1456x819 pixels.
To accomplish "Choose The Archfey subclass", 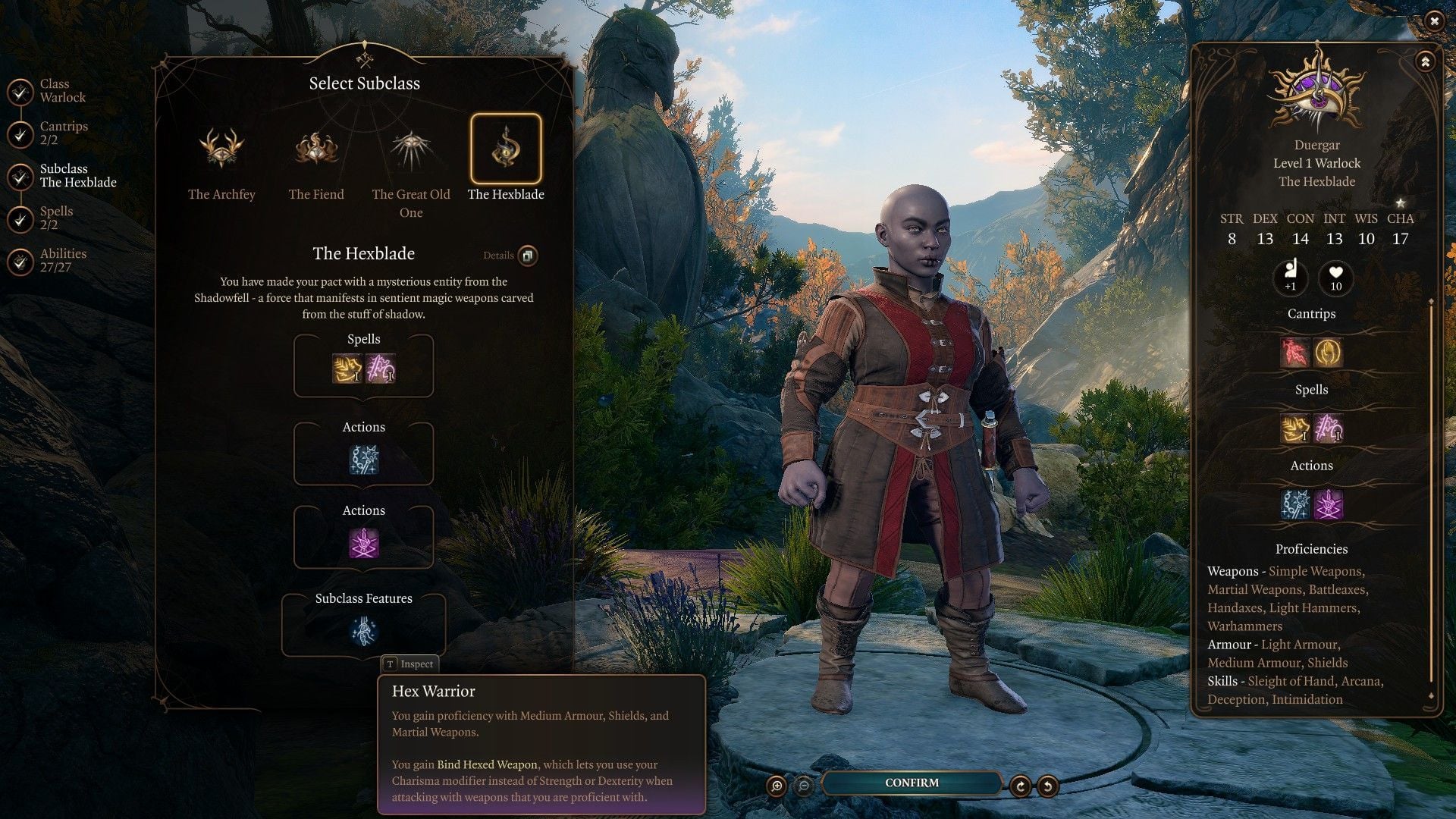I will pos(221,149).
